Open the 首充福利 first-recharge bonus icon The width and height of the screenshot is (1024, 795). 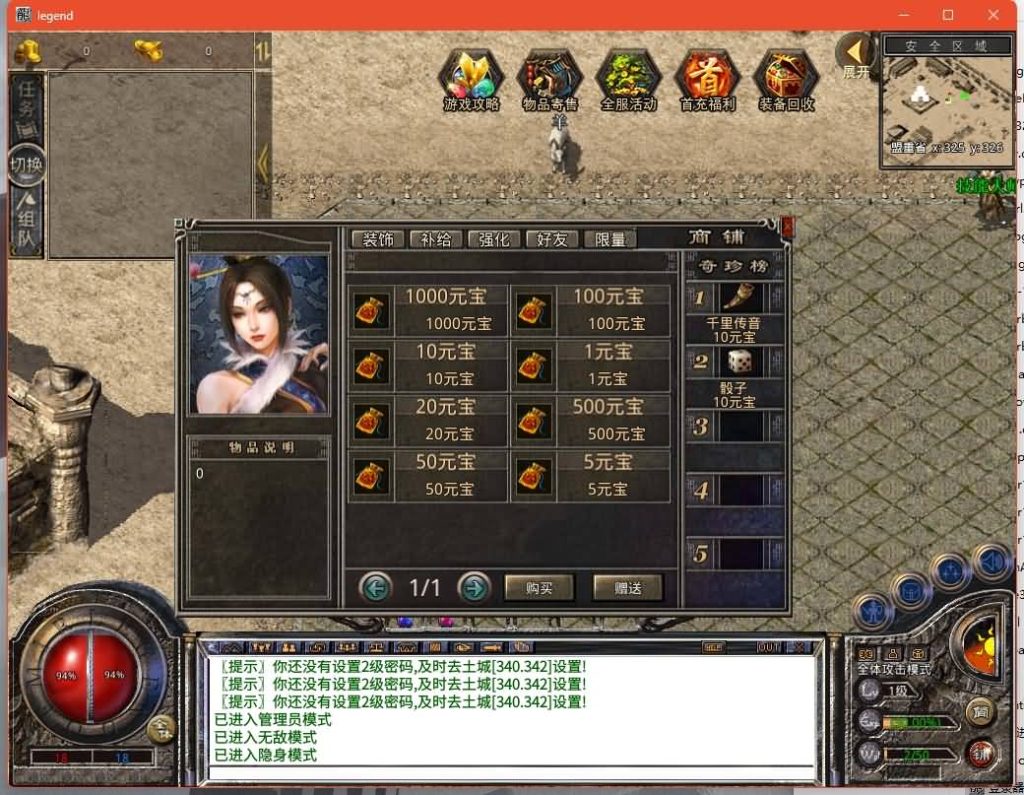pos(707,78)
